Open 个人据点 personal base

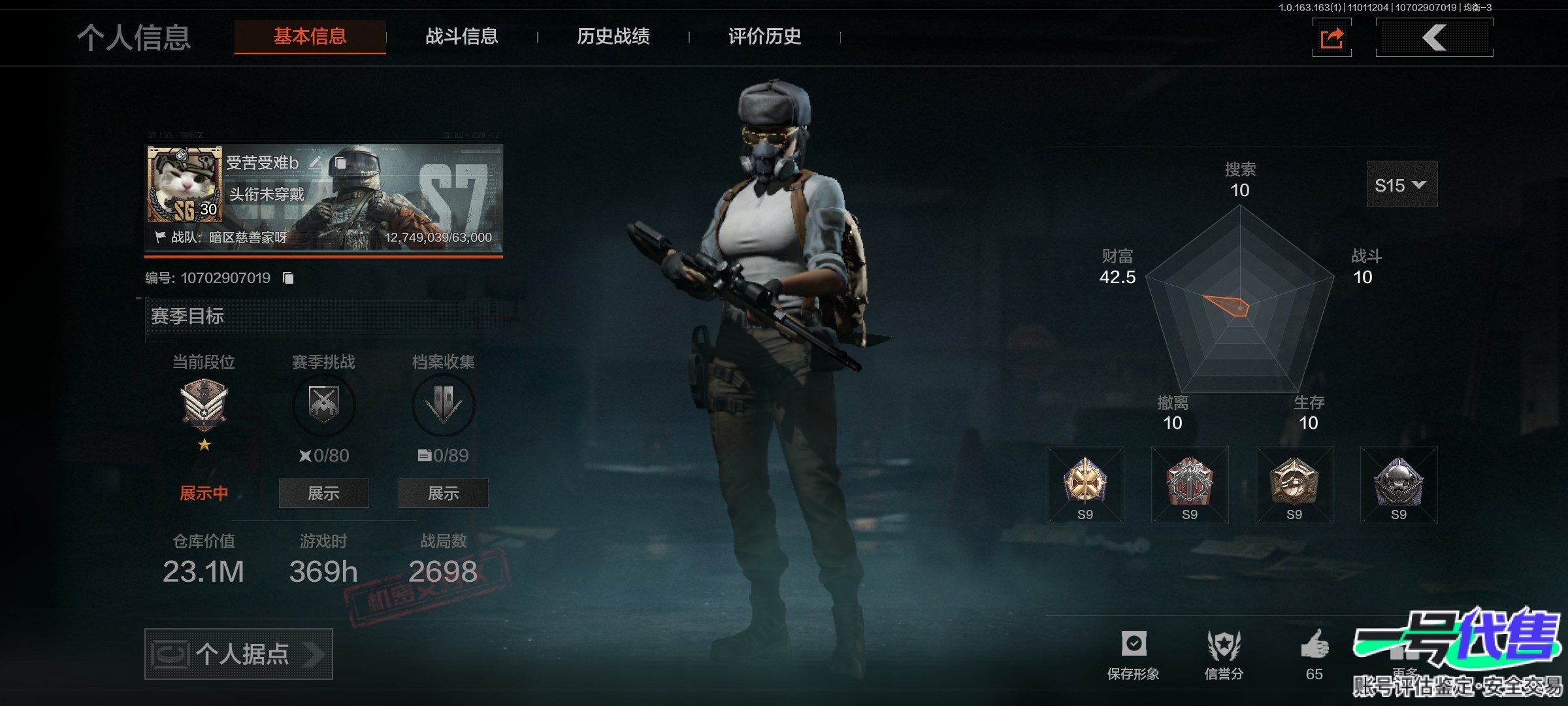[x=238, y=654]
